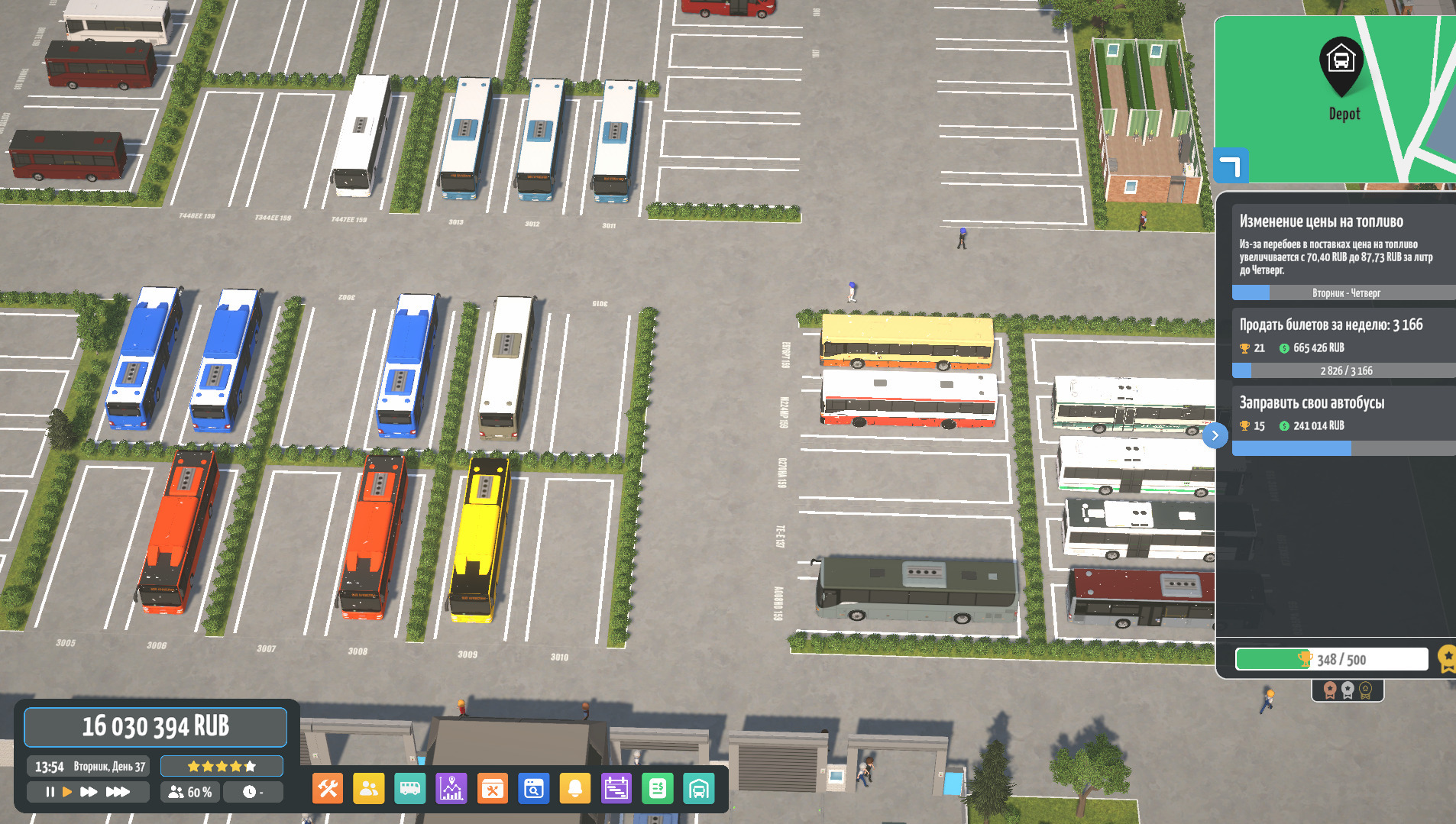Open the green finance report
The image size is (1456, 824).
(658, 789)
